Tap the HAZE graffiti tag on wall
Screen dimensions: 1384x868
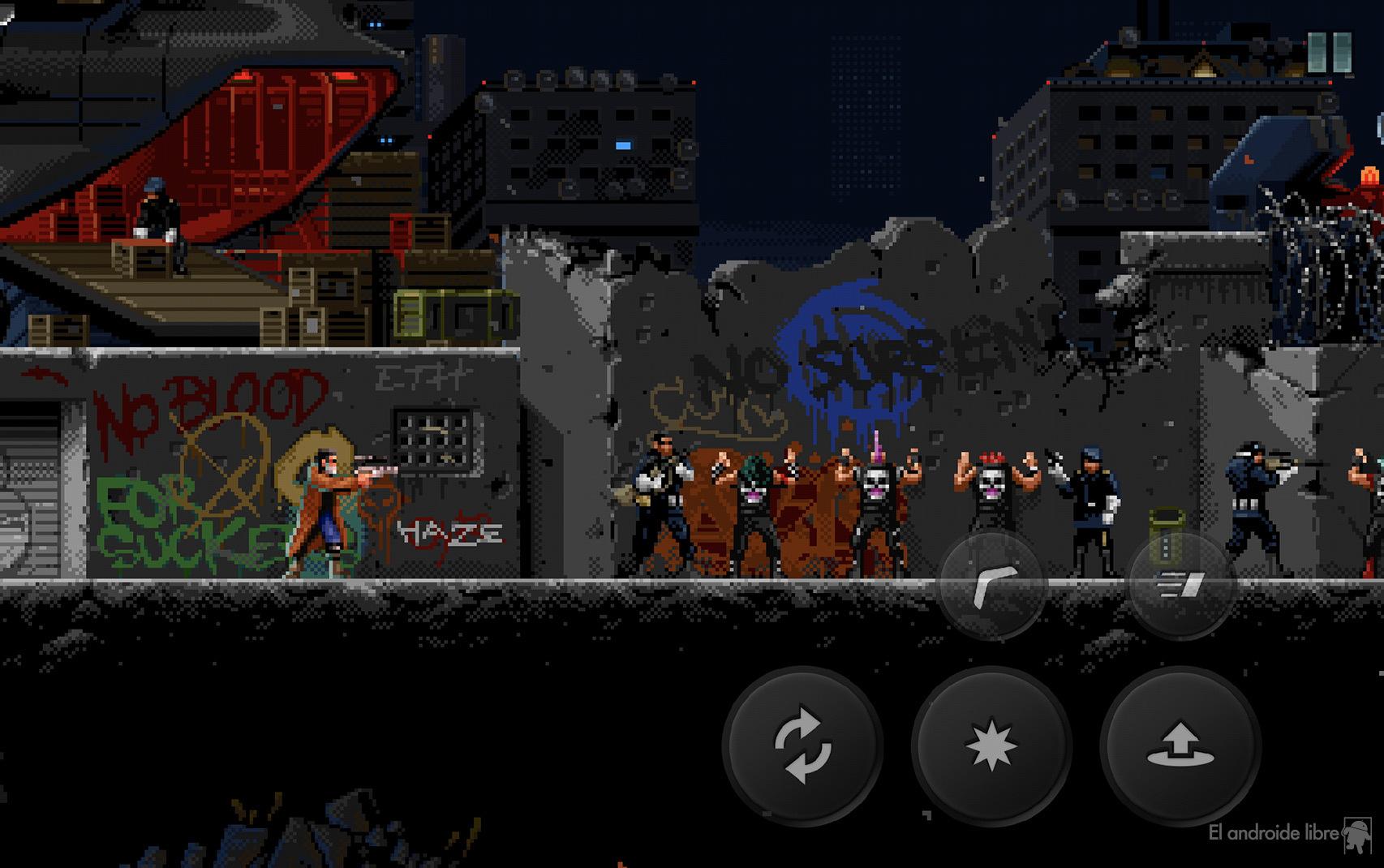coord(449,531)
